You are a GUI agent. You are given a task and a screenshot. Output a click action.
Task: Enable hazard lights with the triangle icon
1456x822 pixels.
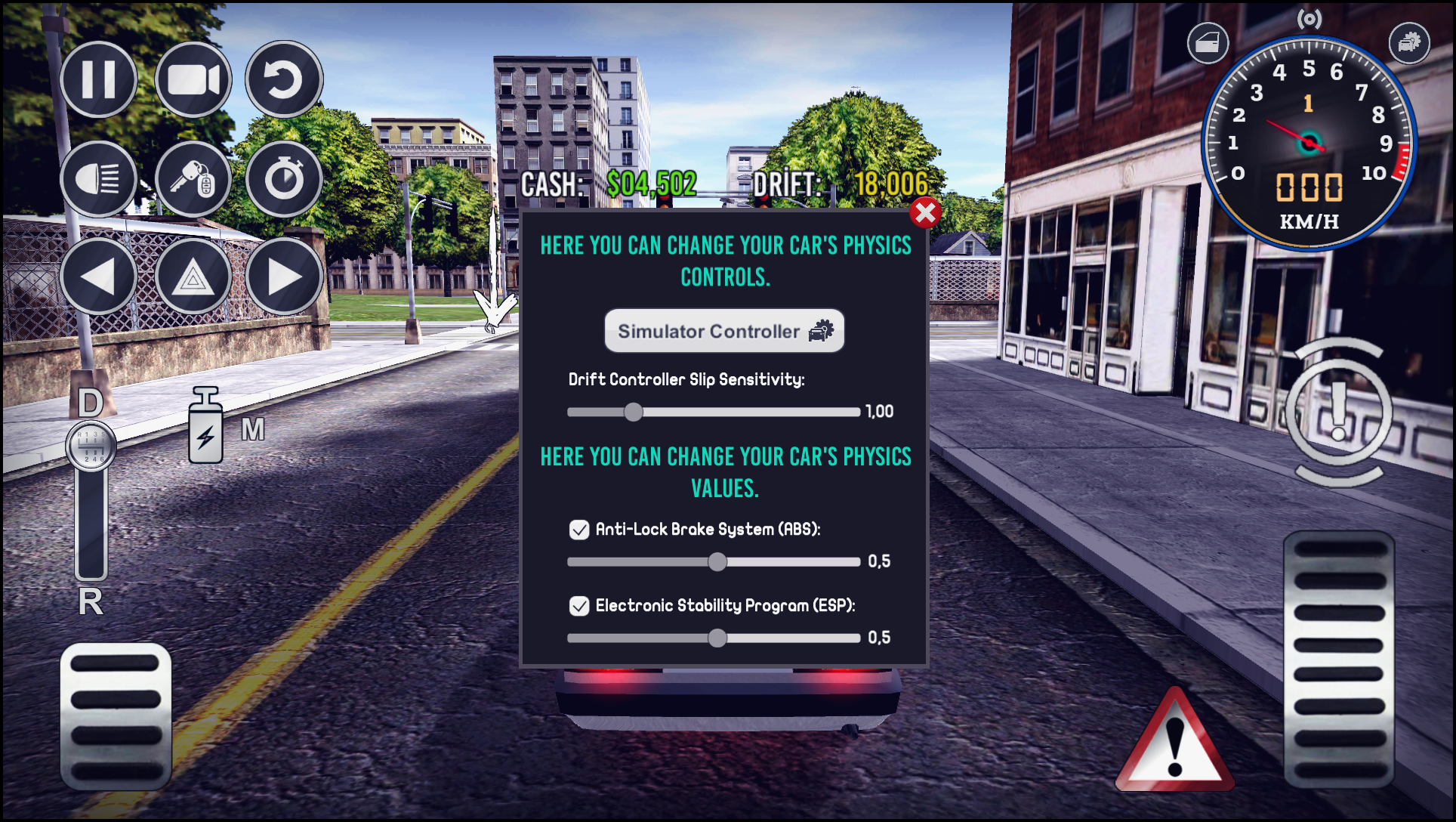190,279
